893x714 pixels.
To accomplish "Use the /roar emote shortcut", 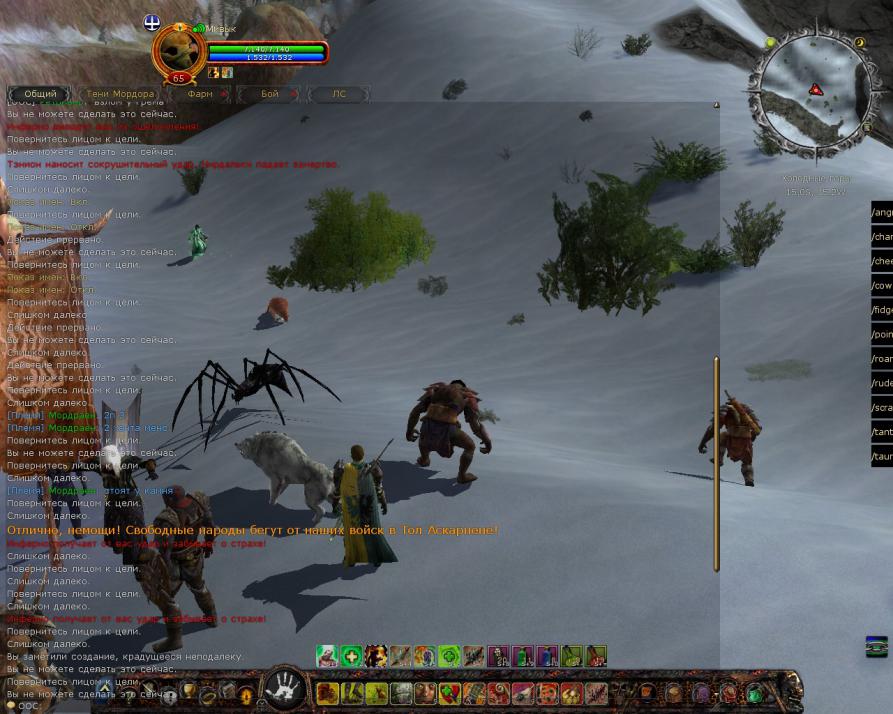I will 882,359.
